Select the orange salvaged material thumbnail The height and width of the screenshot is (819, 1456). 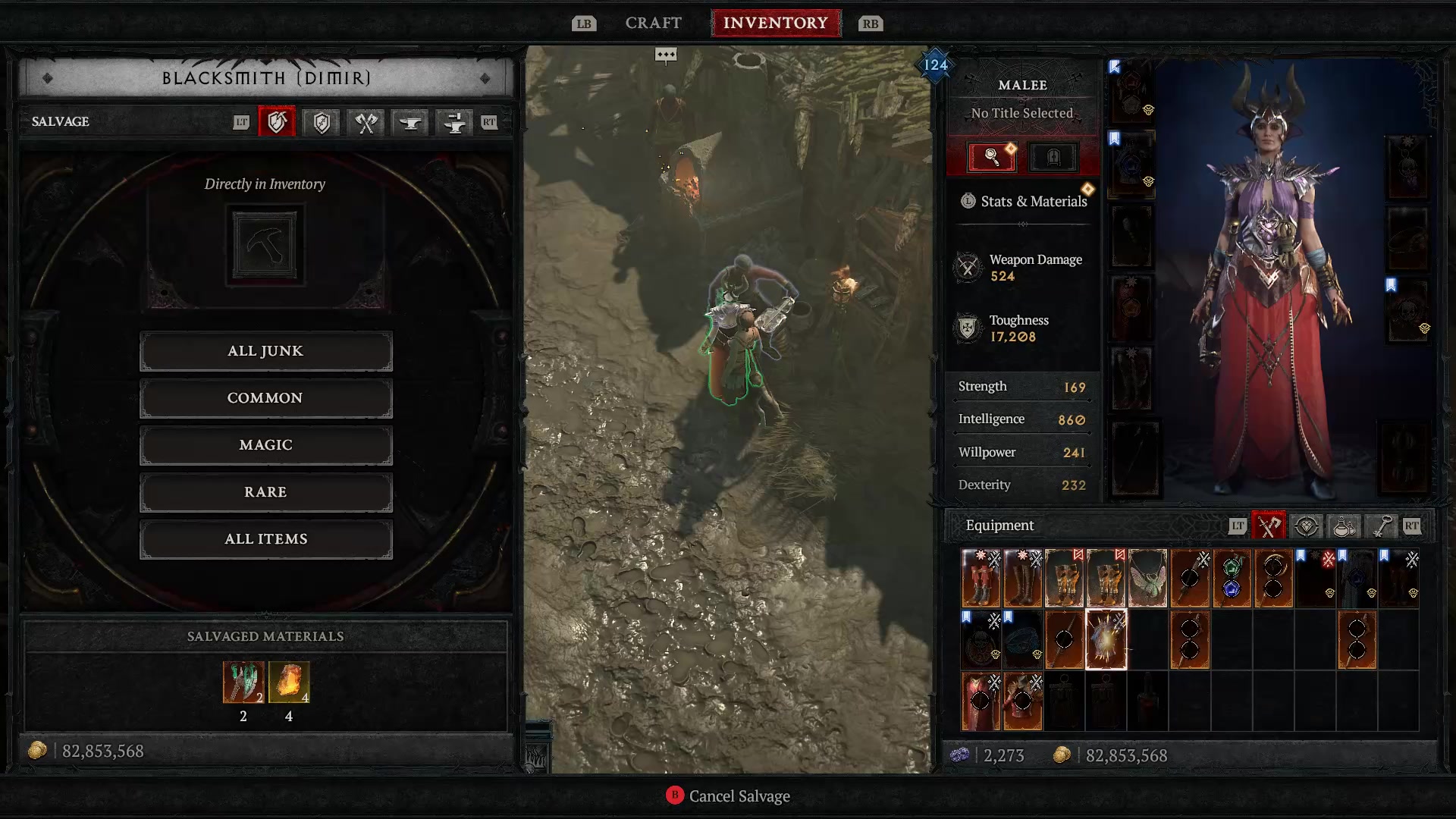288,683
